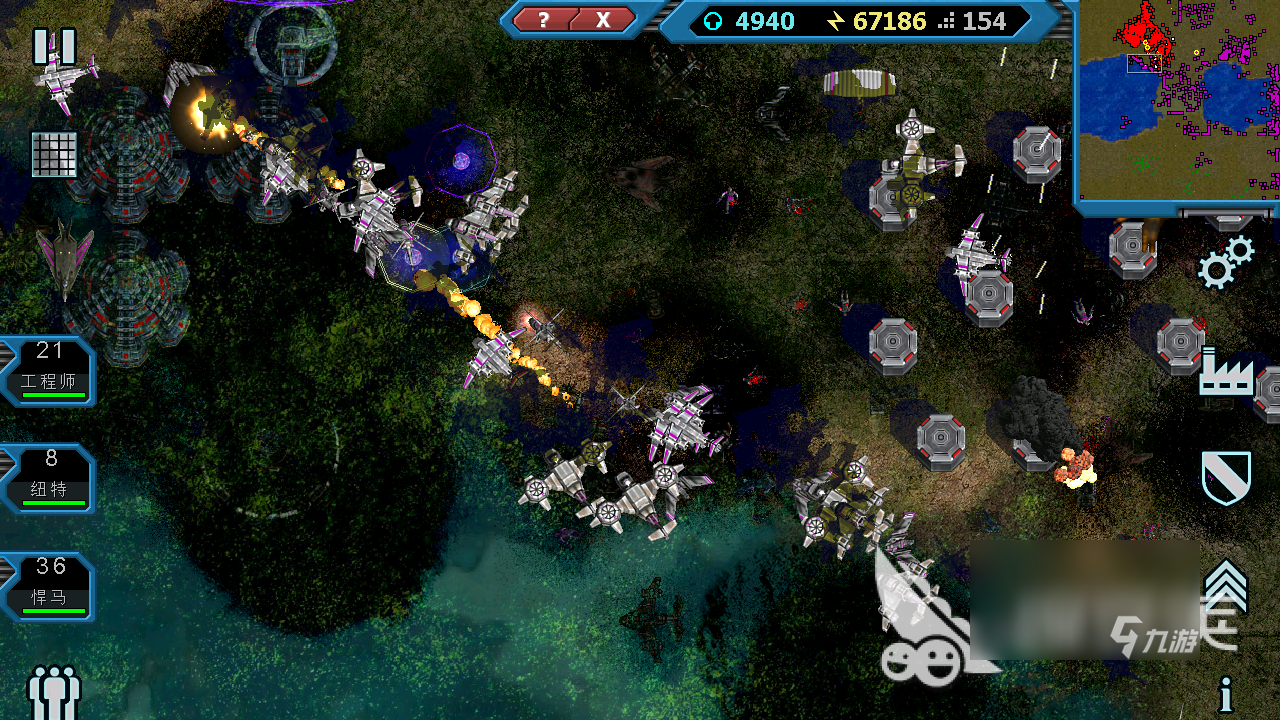Activate the shield defense icon
This screenshot has height=720, width=1280.
pyautogui.click(x=1226, y=477)
